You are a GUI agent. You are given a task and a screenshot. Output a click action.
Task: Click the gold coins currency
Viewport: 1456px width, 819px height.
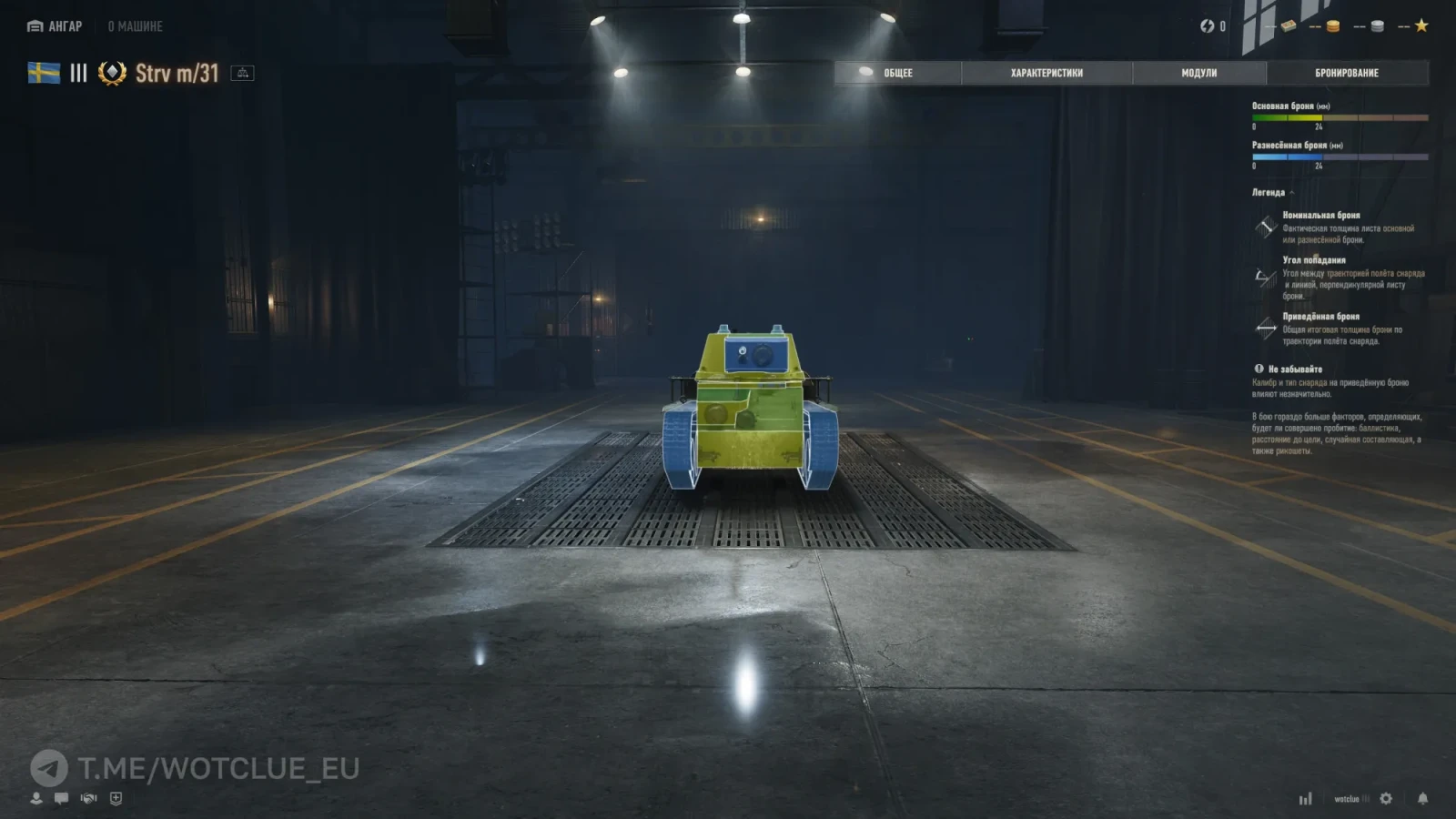(x=1332, y=26)
